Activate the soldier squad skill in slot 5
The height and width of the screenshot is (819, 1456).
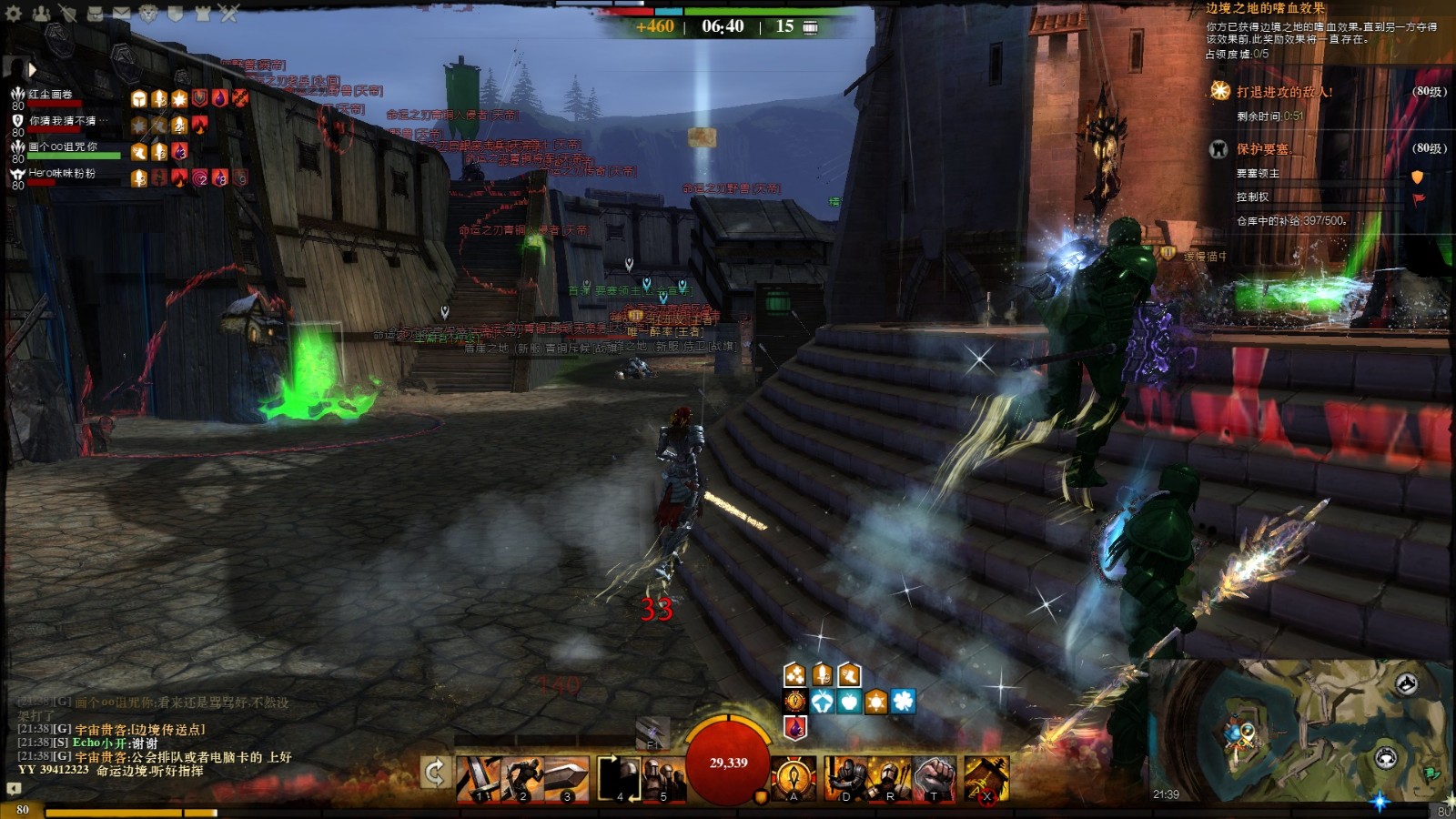coord(664,778)
